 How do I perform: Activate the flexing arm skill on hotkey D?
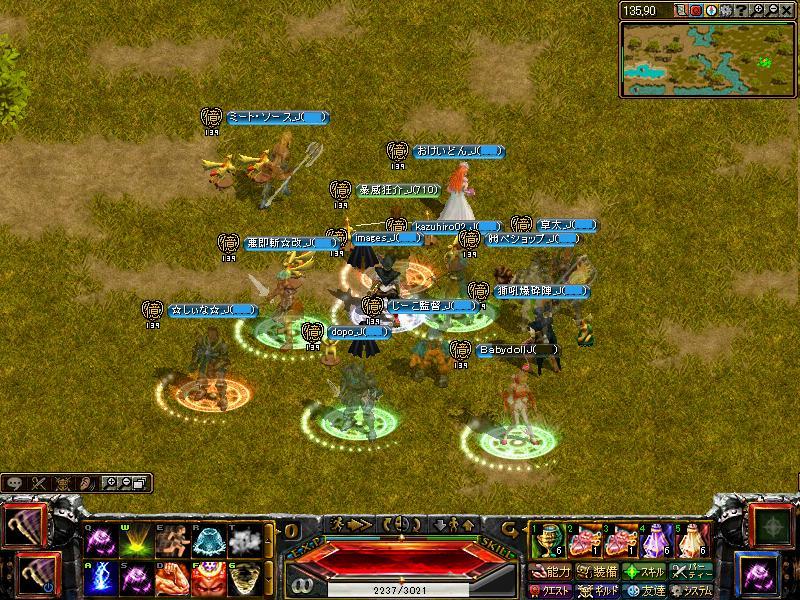coord(173,579)
